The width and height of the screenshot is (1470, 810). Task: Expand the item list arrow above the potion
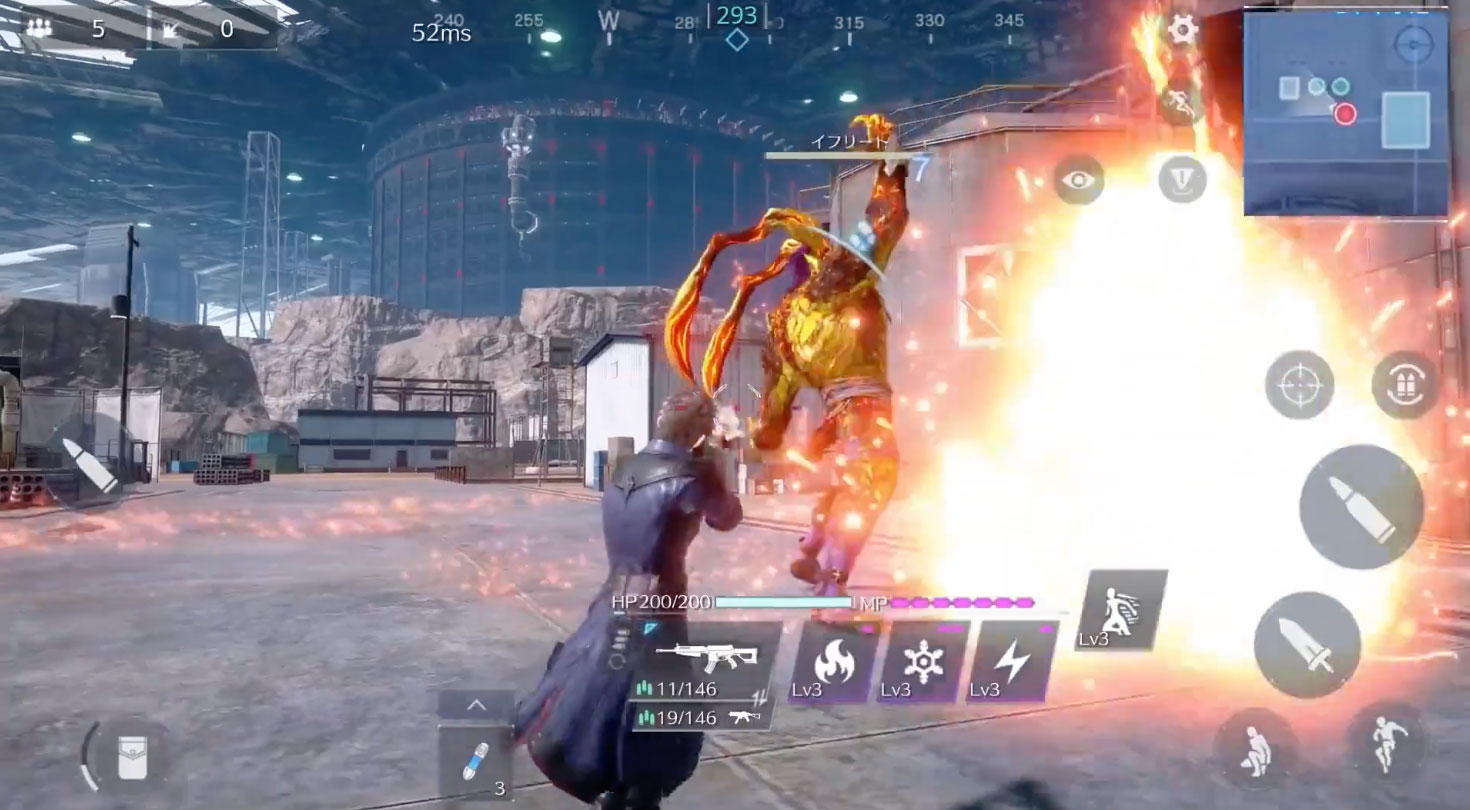(x=476, y=705)
